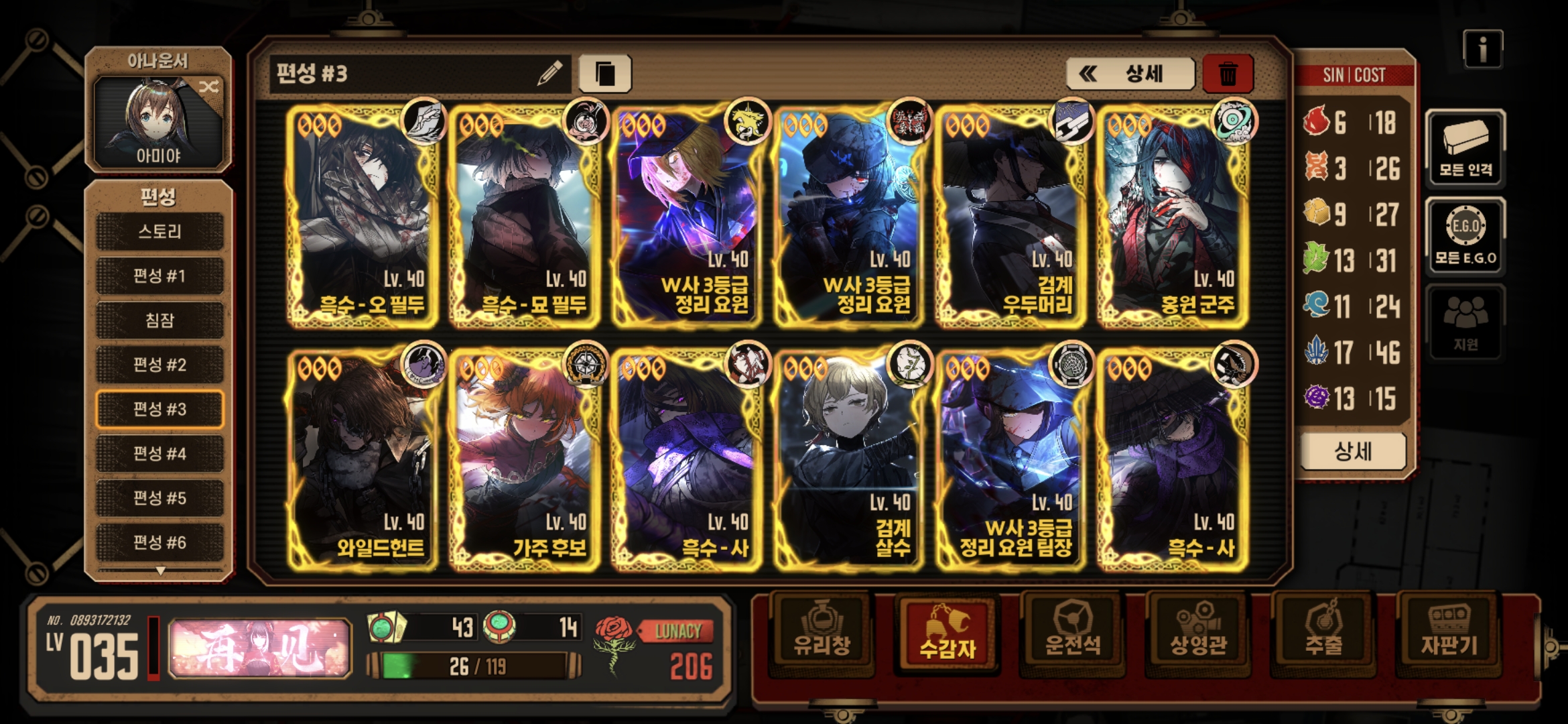Click the info button
Image resolution: width=1568 pixels, height=724 pixels.
click(1482, 49)
